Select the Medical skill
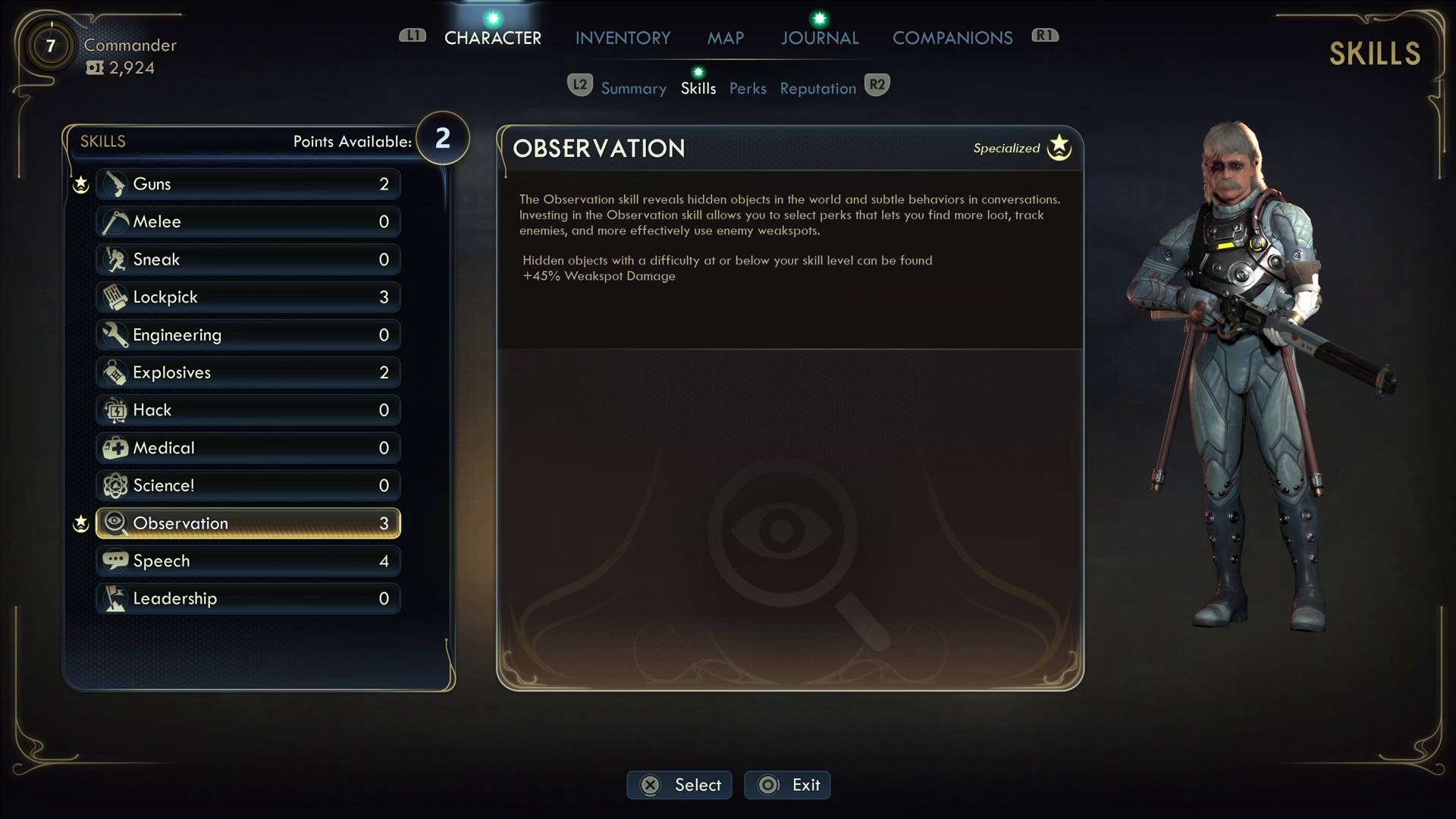The width and height of the screenshot is (1456, 819). pyautogui.click(x=248, y=448)
